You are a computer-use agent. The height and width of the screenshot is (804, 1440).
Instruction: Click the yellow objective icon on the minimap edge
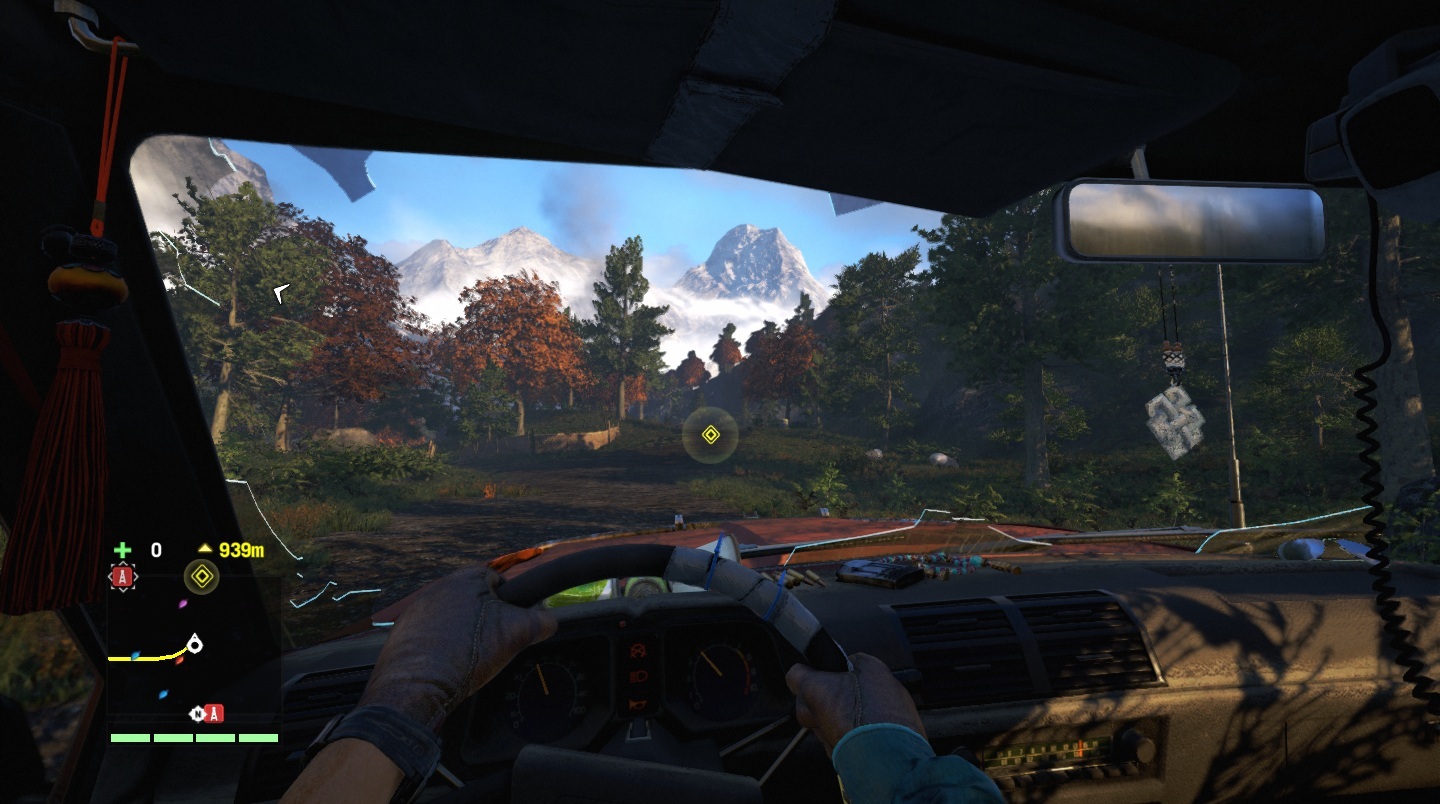pyautogui.click(x=202, y=576)
